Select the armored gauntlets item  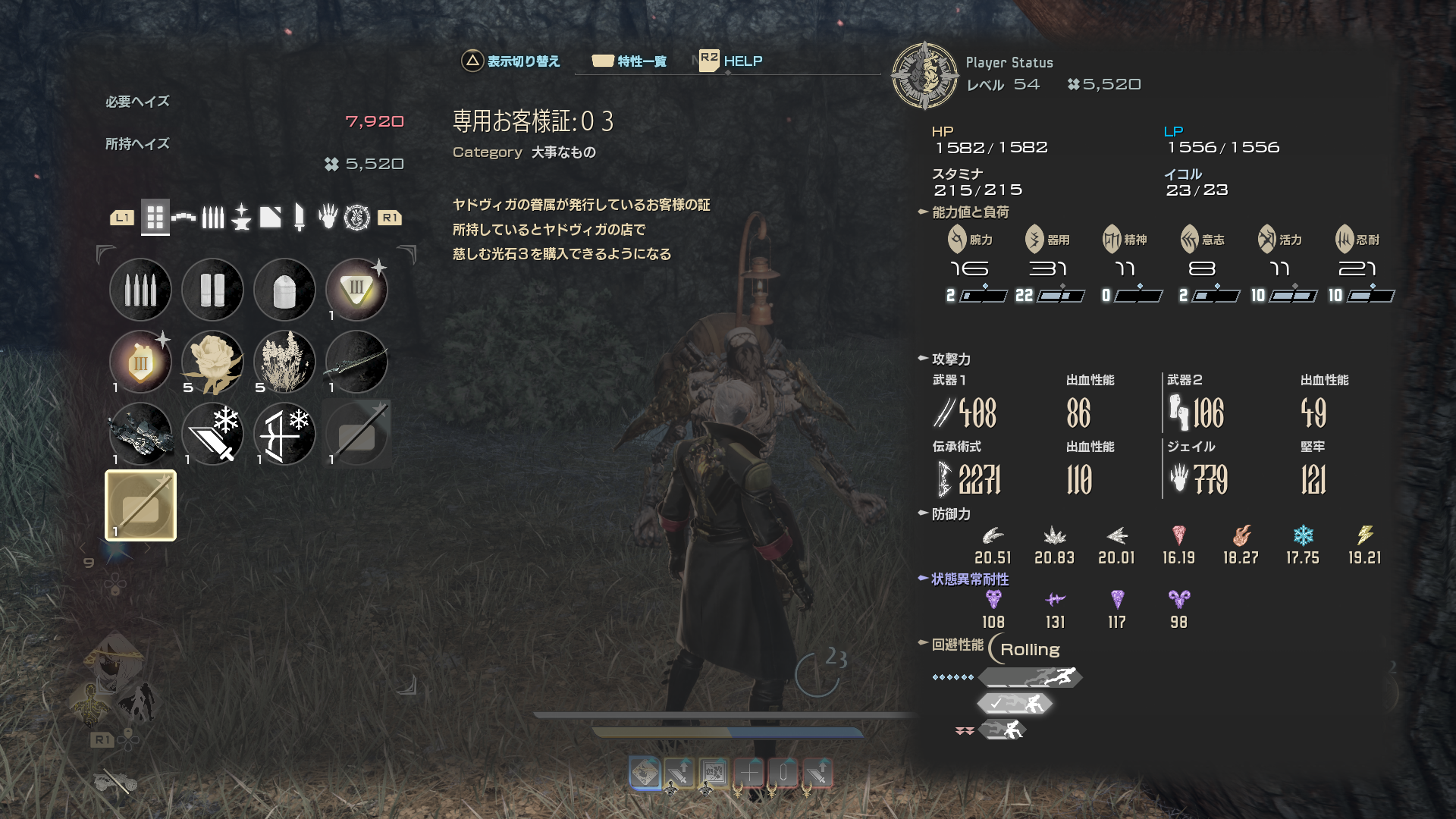point(140,434)
